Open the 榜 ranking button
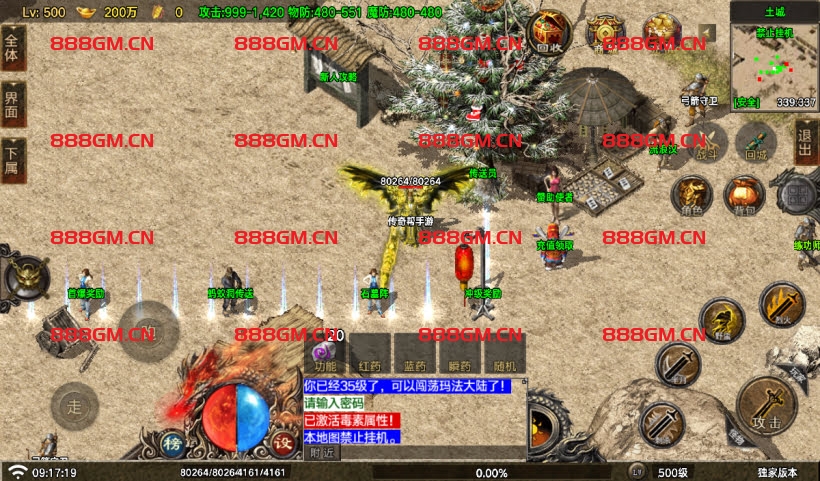Viewport: 820px width, 481px height. [174, 444]
